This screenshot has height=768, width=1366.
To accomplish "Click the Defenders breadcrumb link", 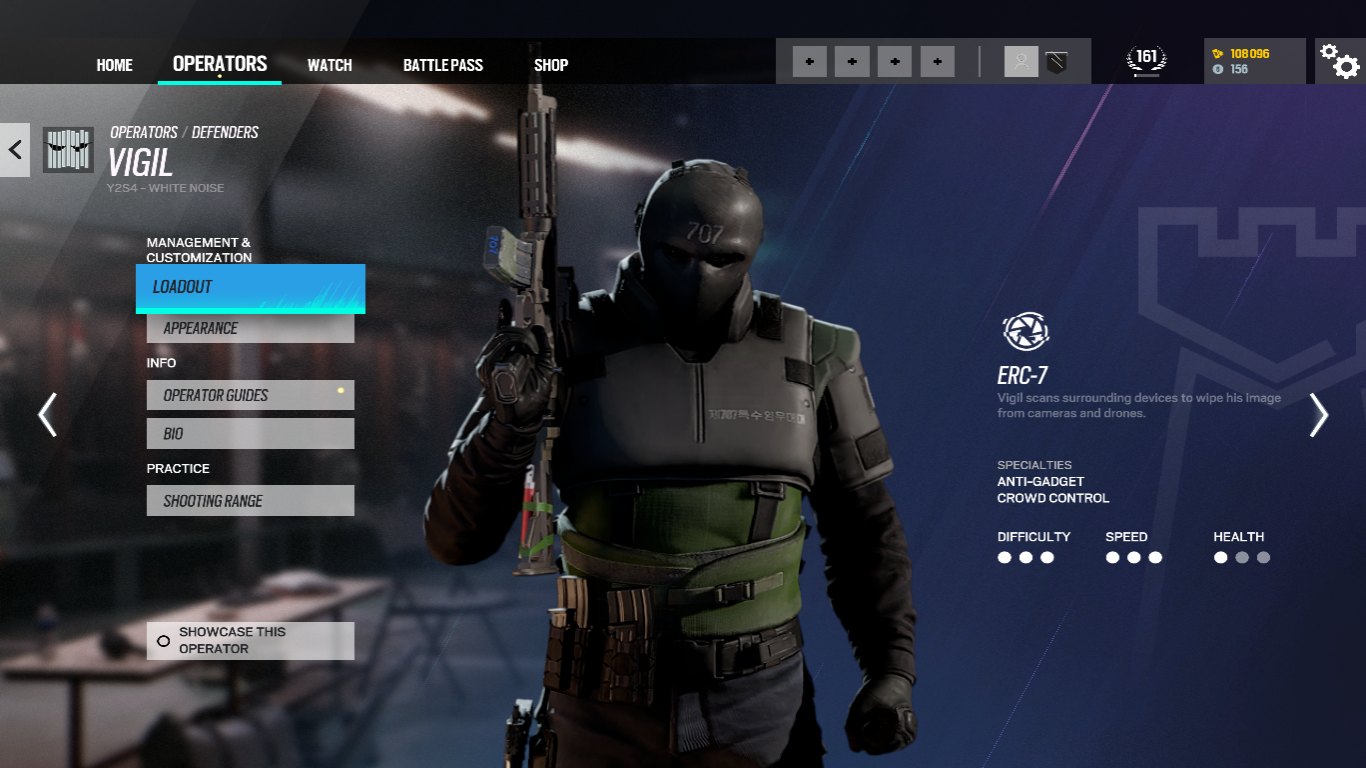I will (225, 132).
